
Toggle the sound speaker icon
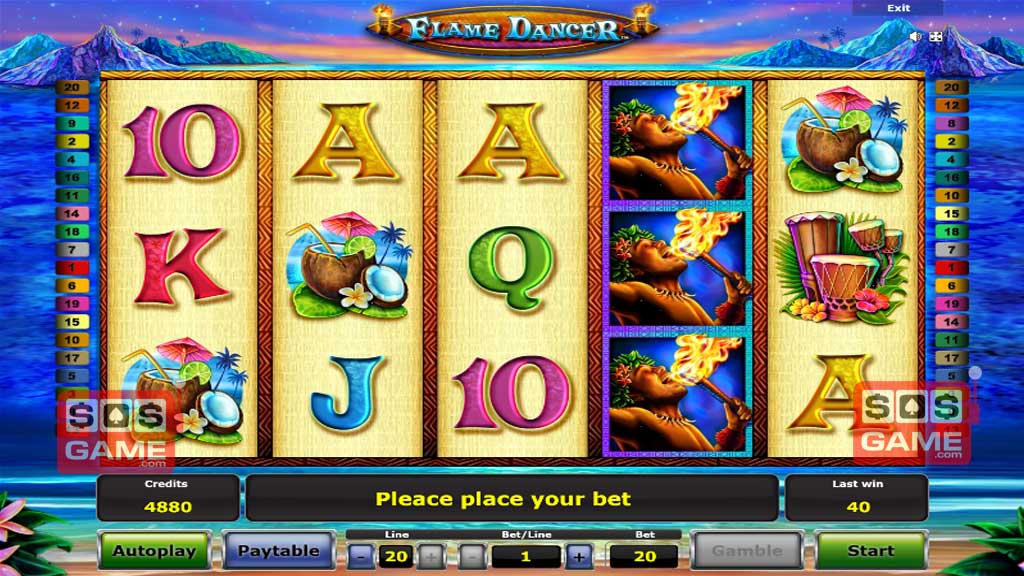coord(915,36)
